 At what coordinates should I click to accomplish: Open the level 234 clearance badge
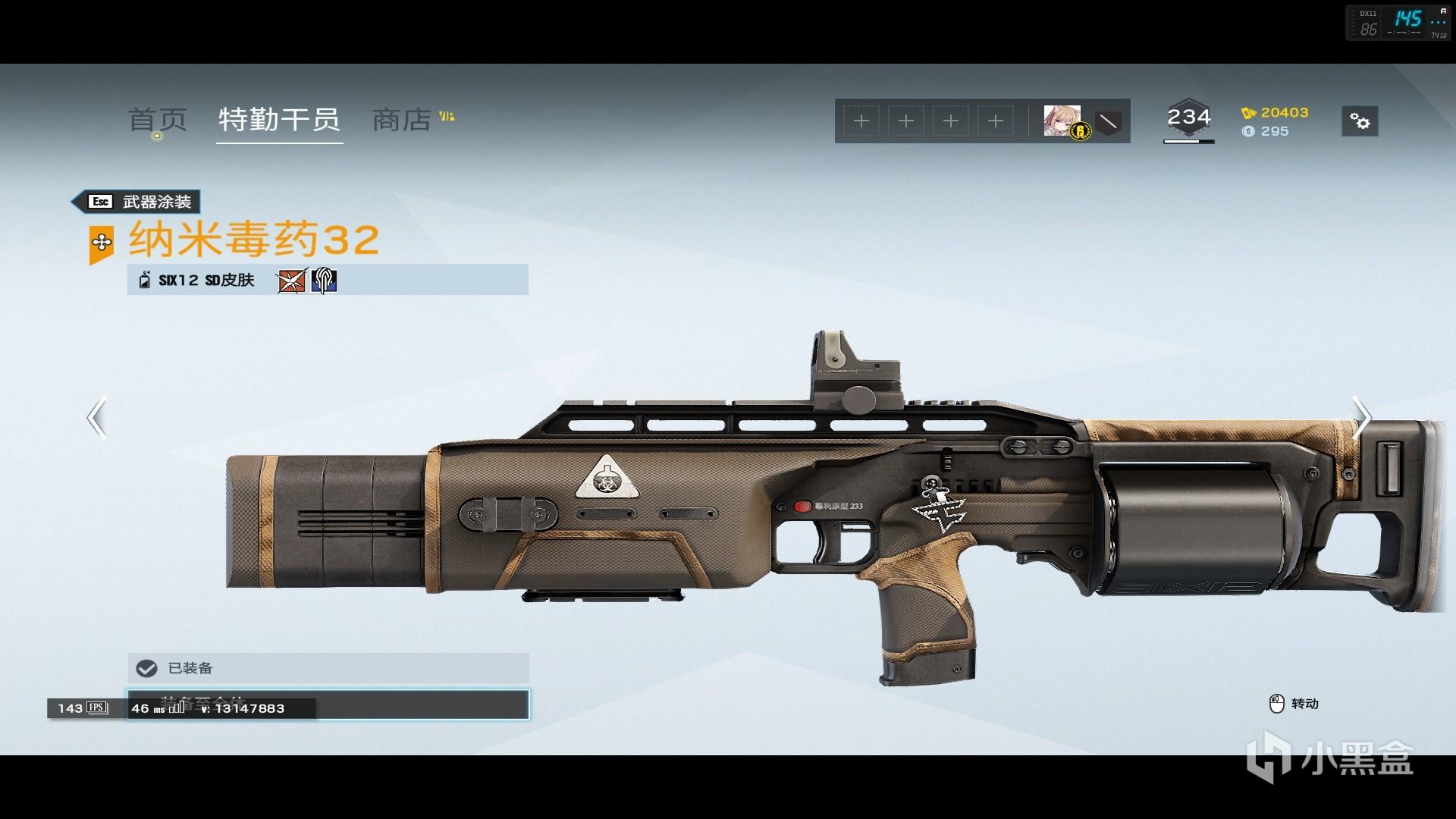1188,120
